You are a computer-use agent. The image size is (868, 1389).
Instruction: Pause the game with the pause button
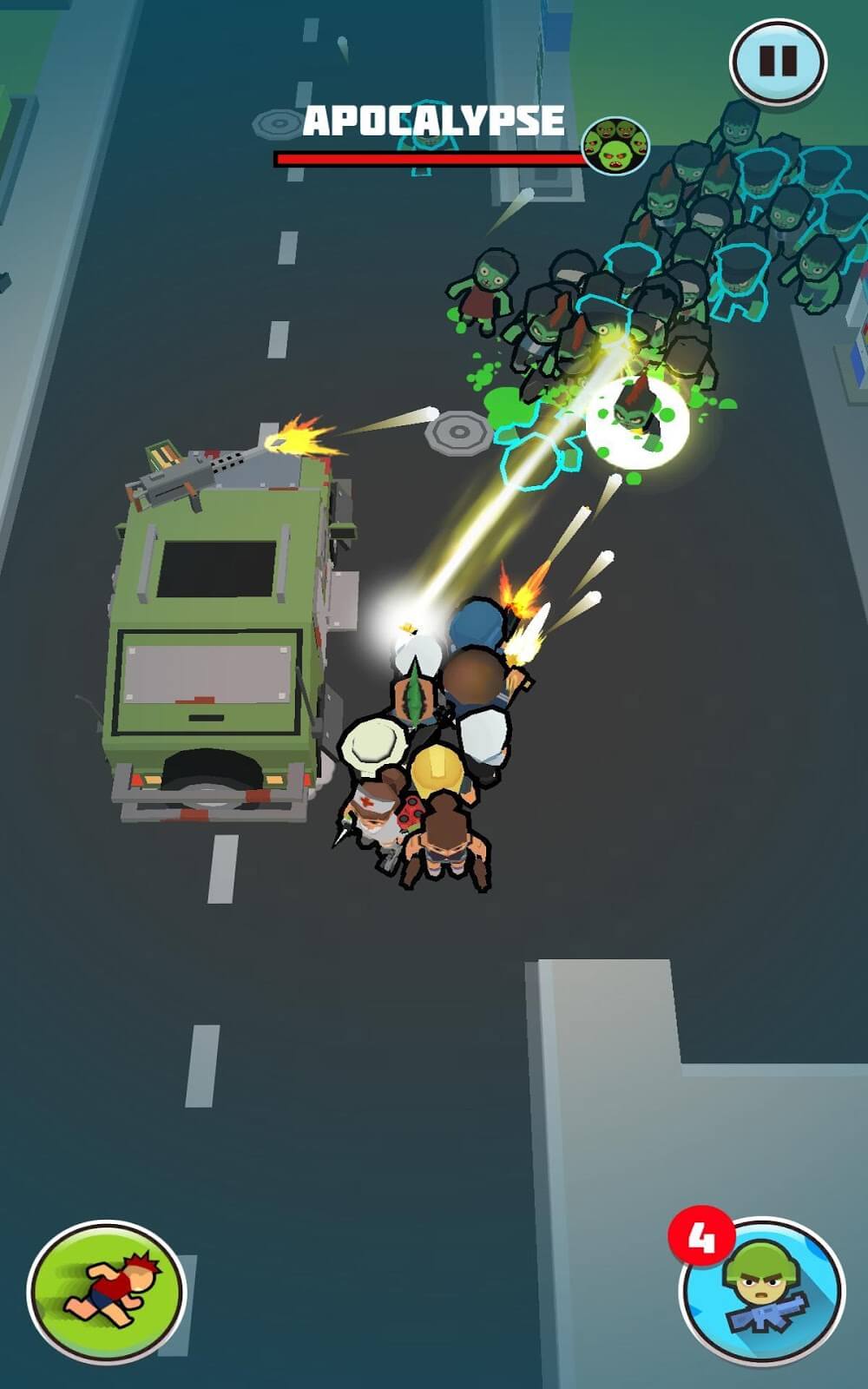click(x=777, y=62)
